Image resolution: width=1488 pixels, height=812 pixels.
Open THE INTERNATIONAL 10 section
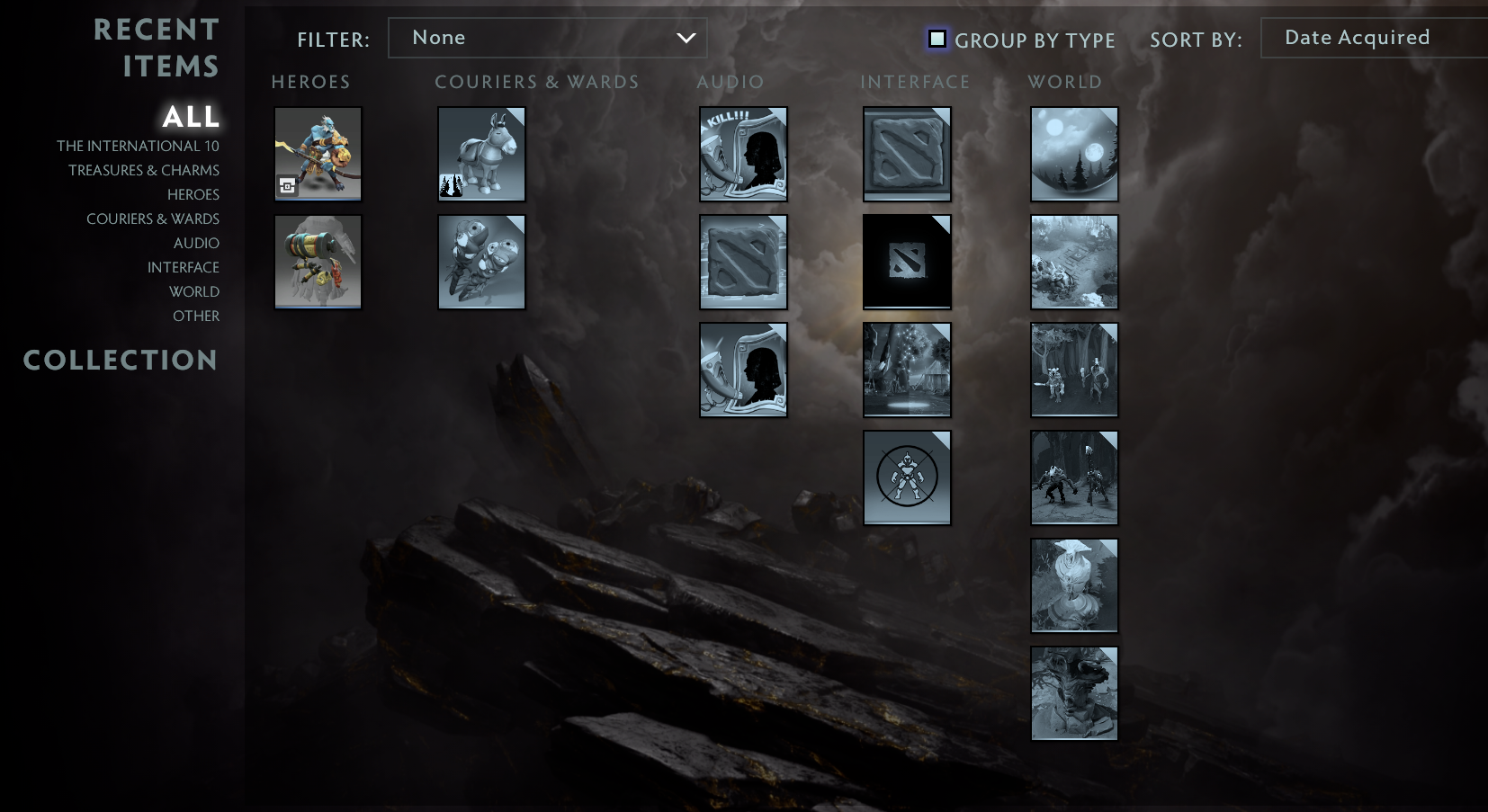140,146
